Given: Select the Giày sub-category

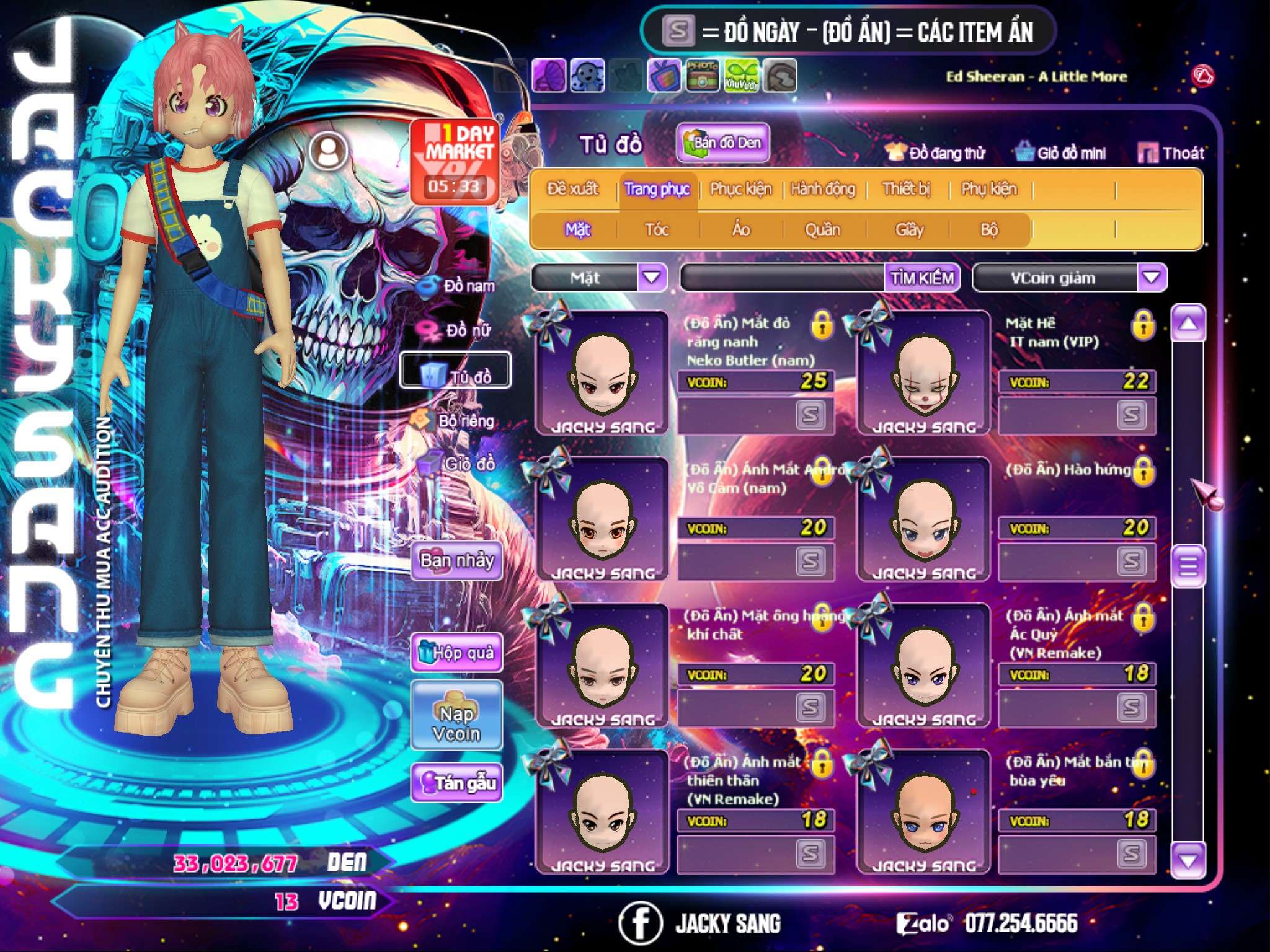Looking at the screenshot, I should (910, 230).
